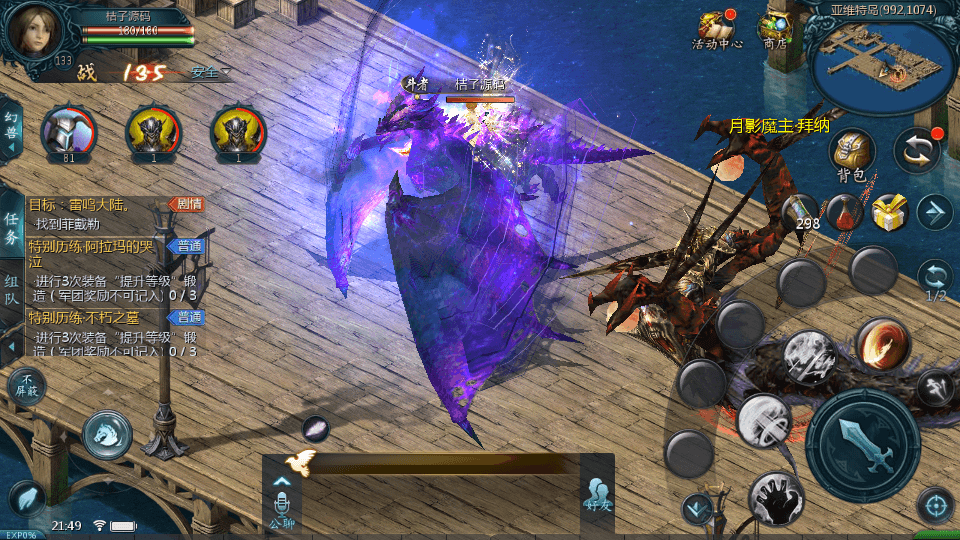Use the red health potion

pyautogui.click(x=846, y=211)
